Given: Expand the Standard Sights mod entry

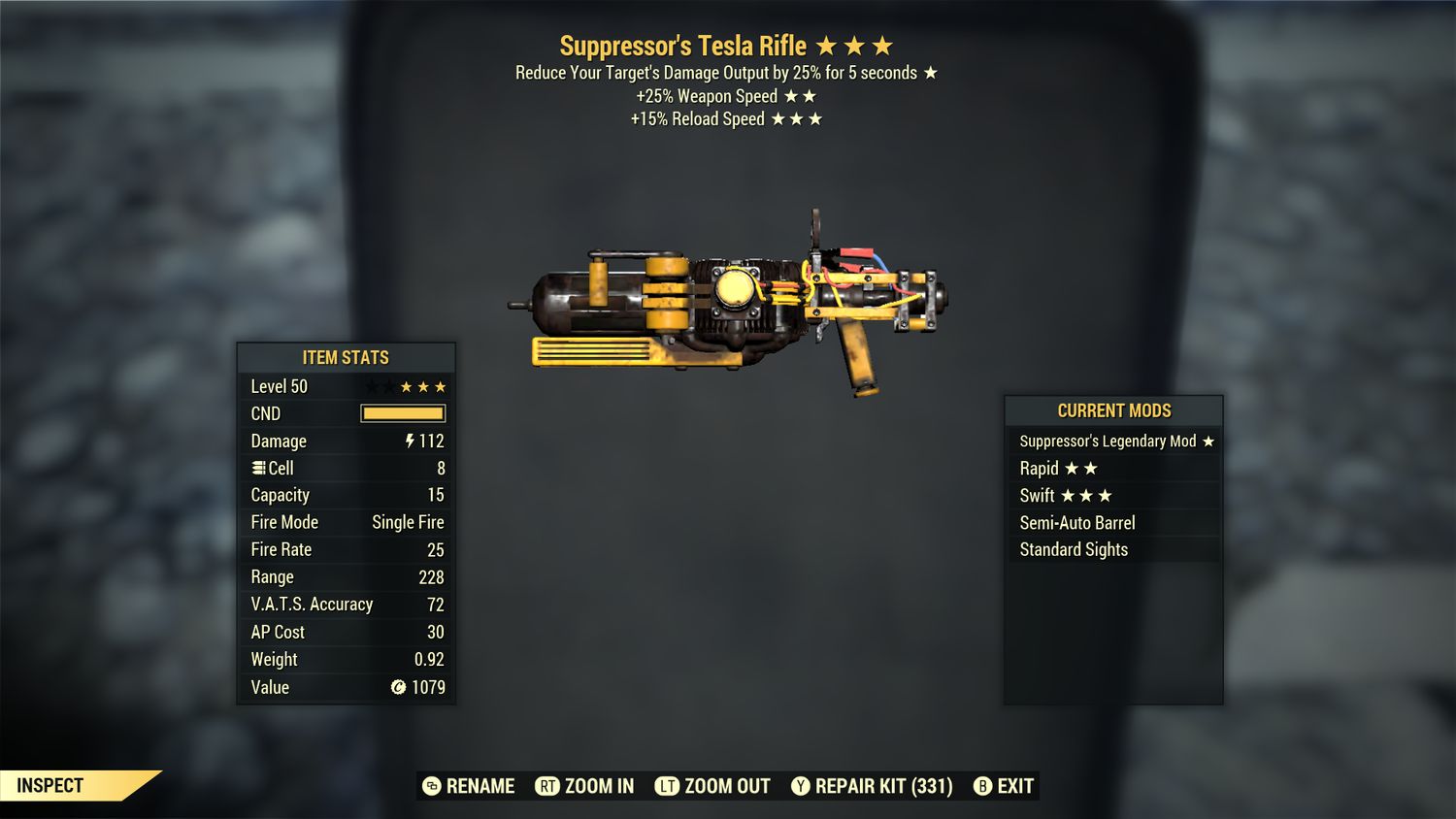Looking at the screenshot, I should point(1072,549).
